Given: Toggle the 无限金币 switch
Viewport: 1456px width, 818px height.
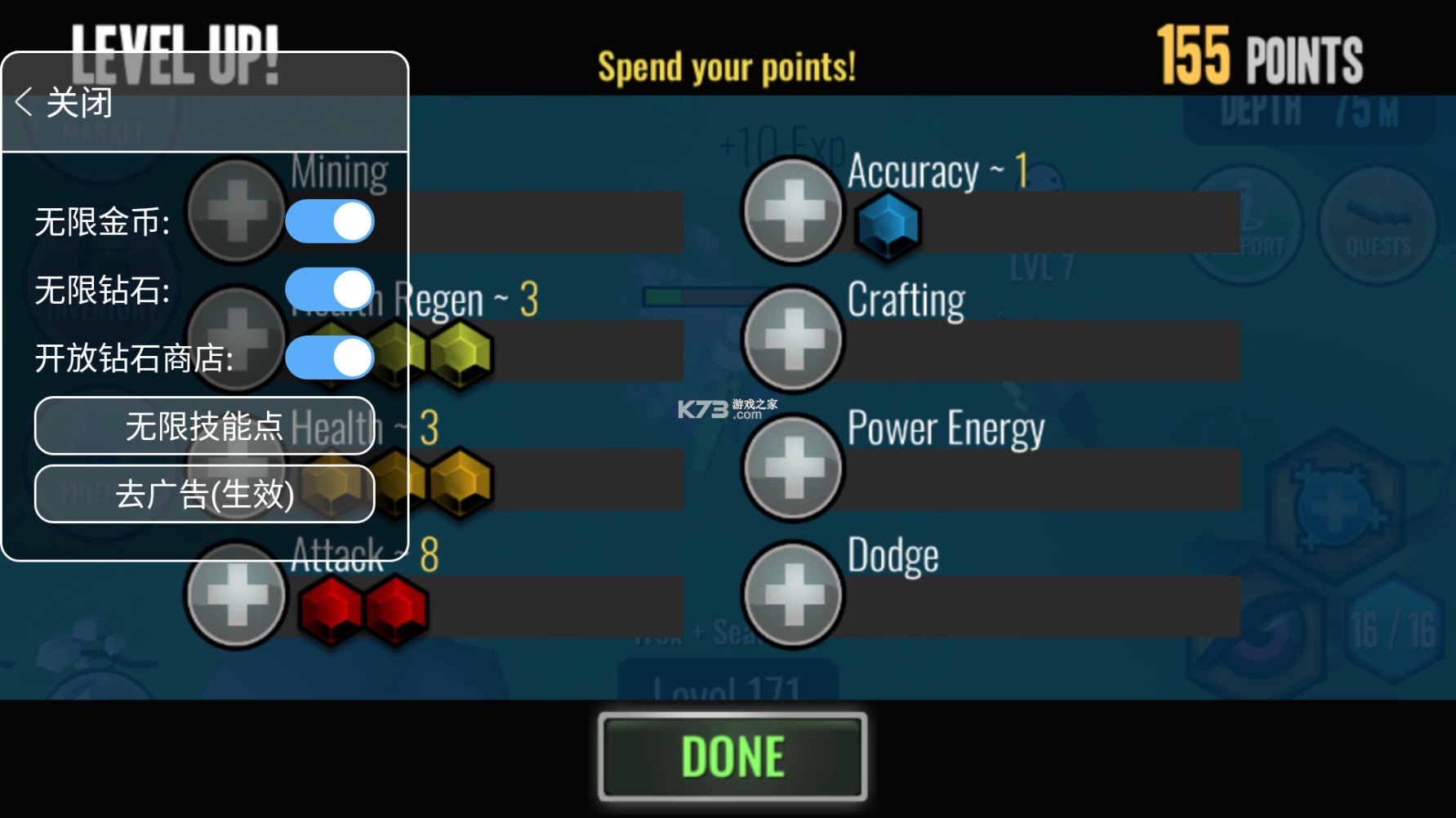Looking at the screenshot, I should pyautogui.click(x=330, y=222).
